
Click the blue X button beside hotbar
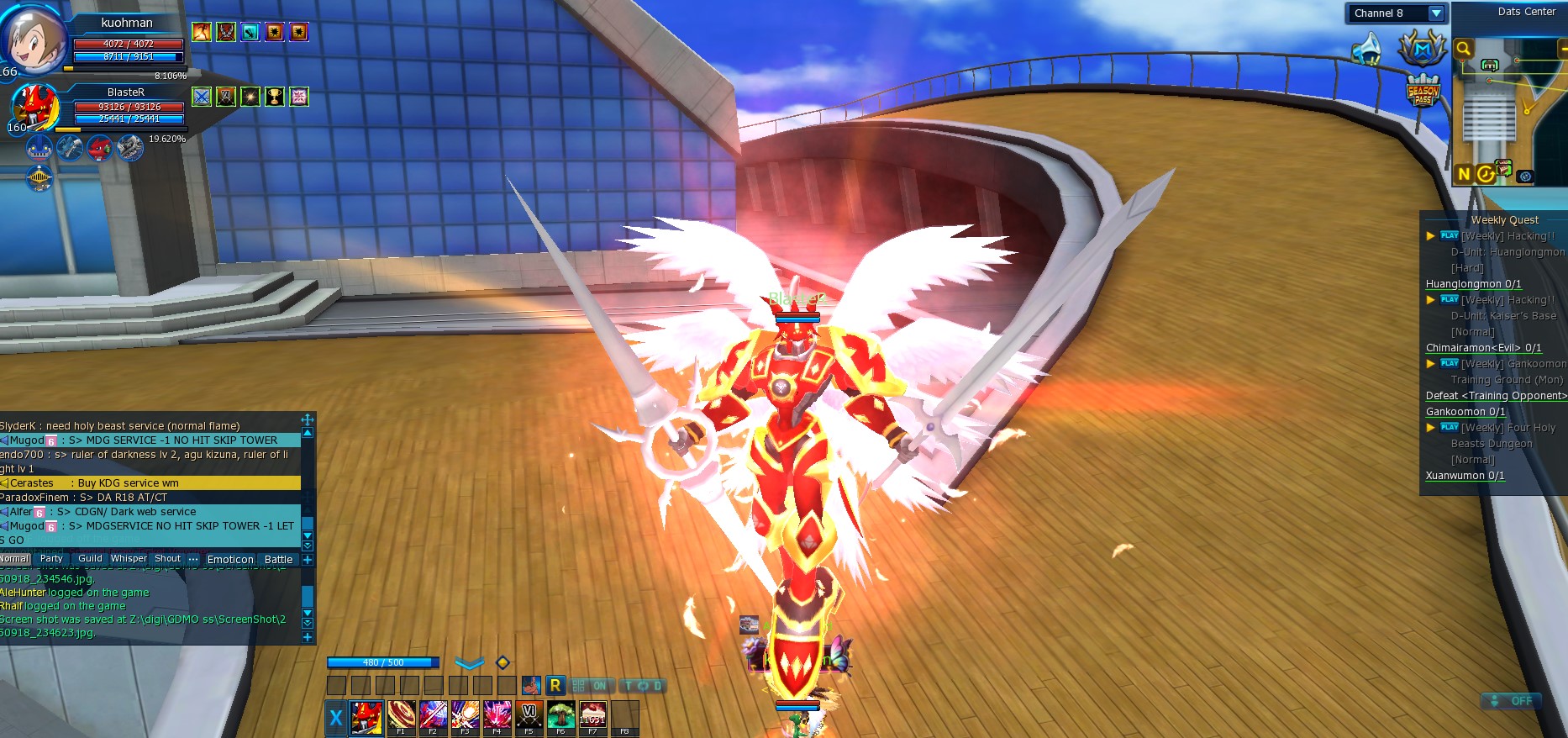tap(336, 718)
